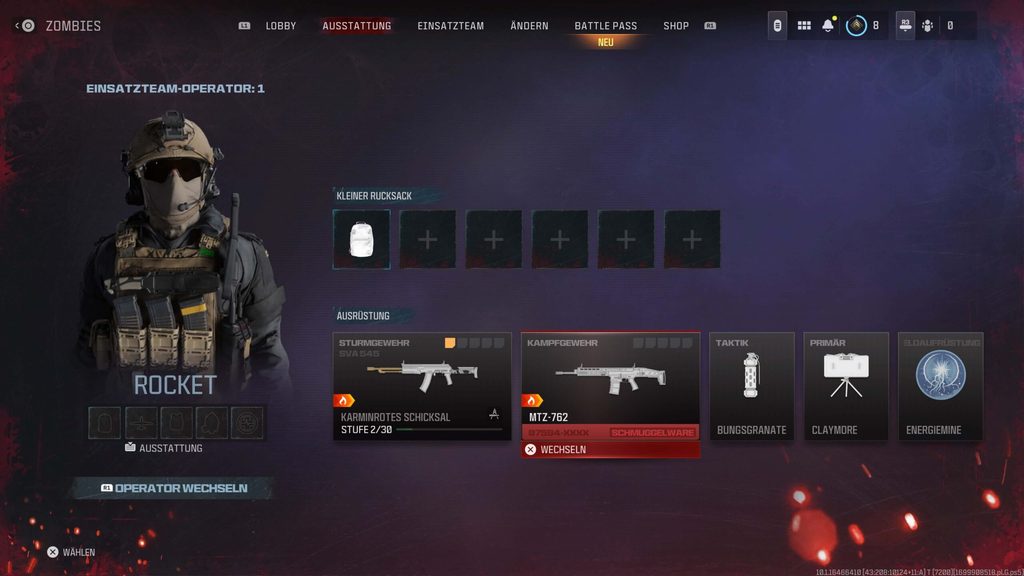Choose the Karminrotes Schicksal assault rifle
Image resolution: width=1024 pixels, height=576 pixels.
422,386
